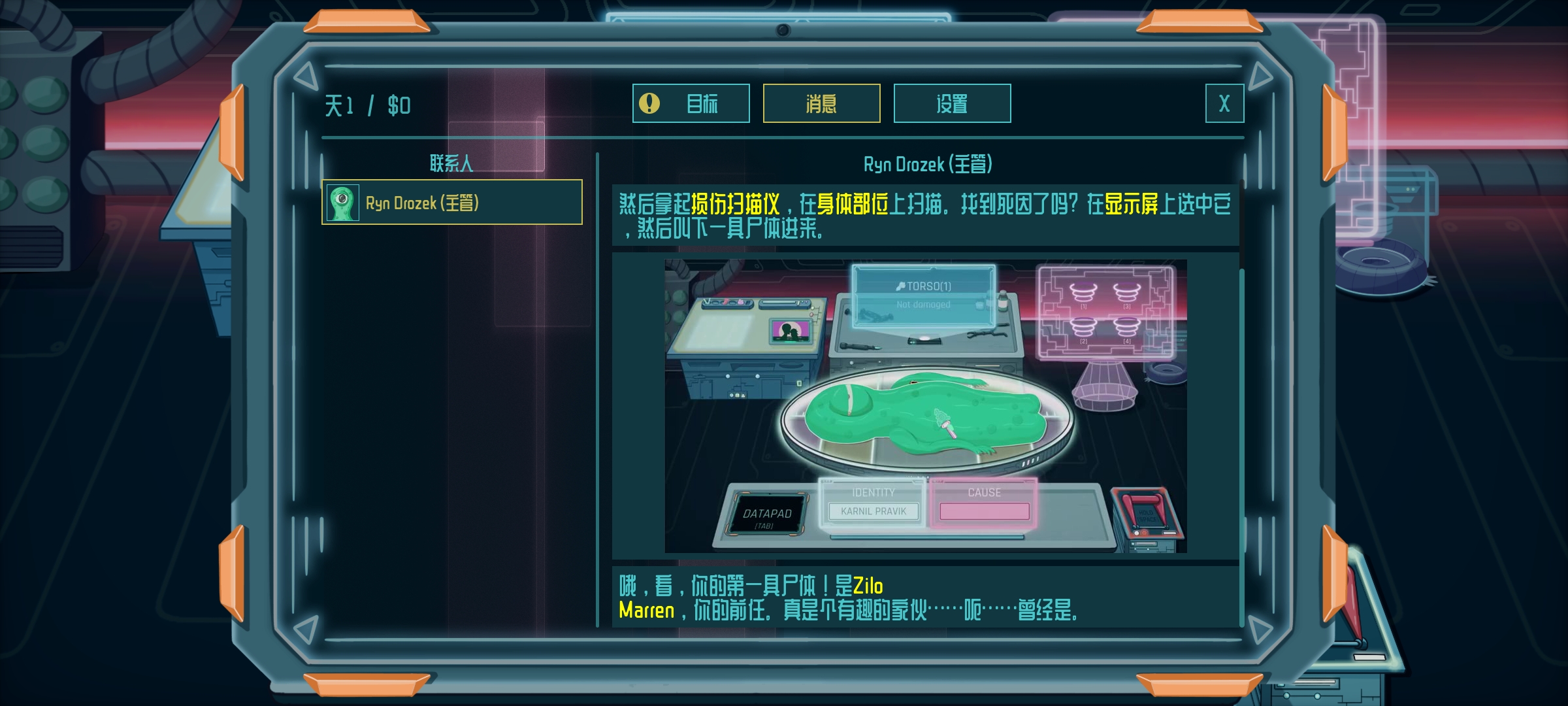The height and width of the screenshot is (706, 1568).
Task: Click the IDENTITY field showing KARNIL PRAVIK
Action: pos(874,511)
